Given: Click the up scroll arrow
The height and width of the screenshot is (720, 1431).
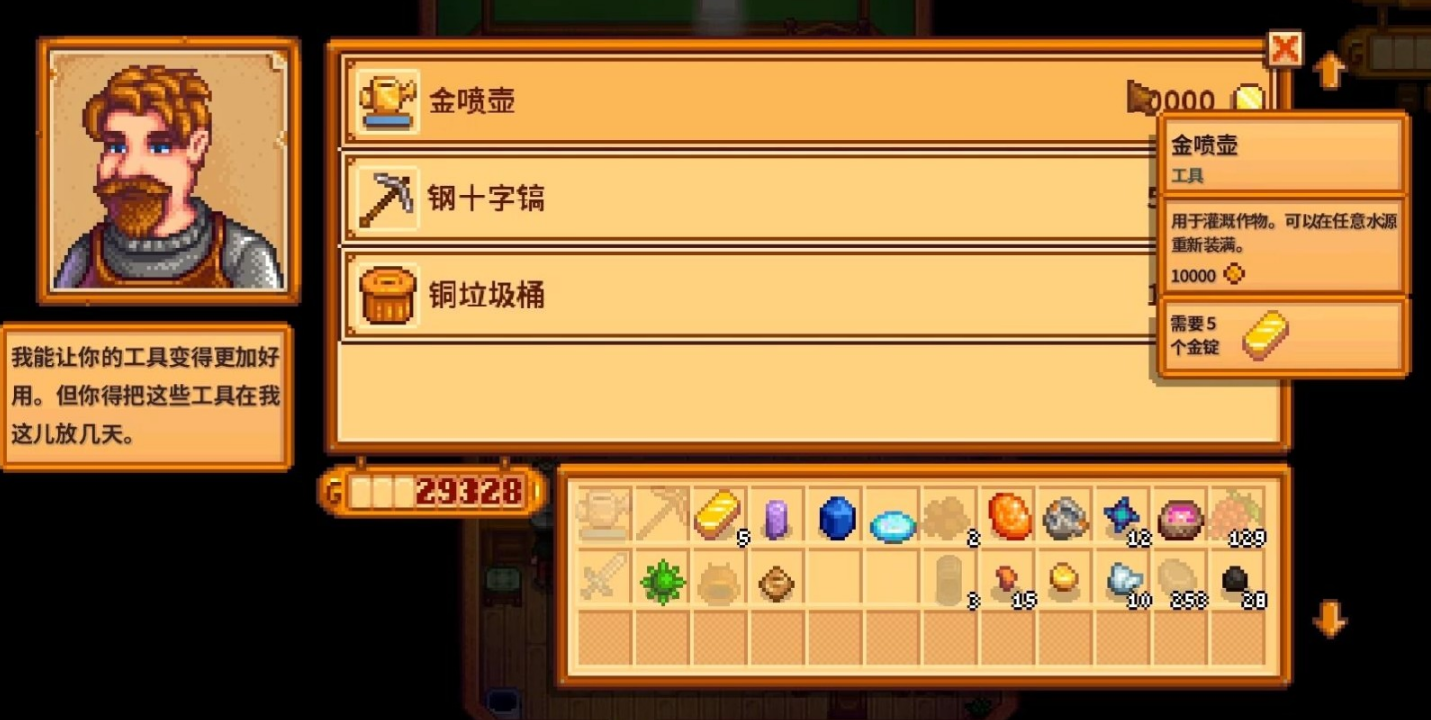Looking at the screenshot, I should (x=1330, y=68).
